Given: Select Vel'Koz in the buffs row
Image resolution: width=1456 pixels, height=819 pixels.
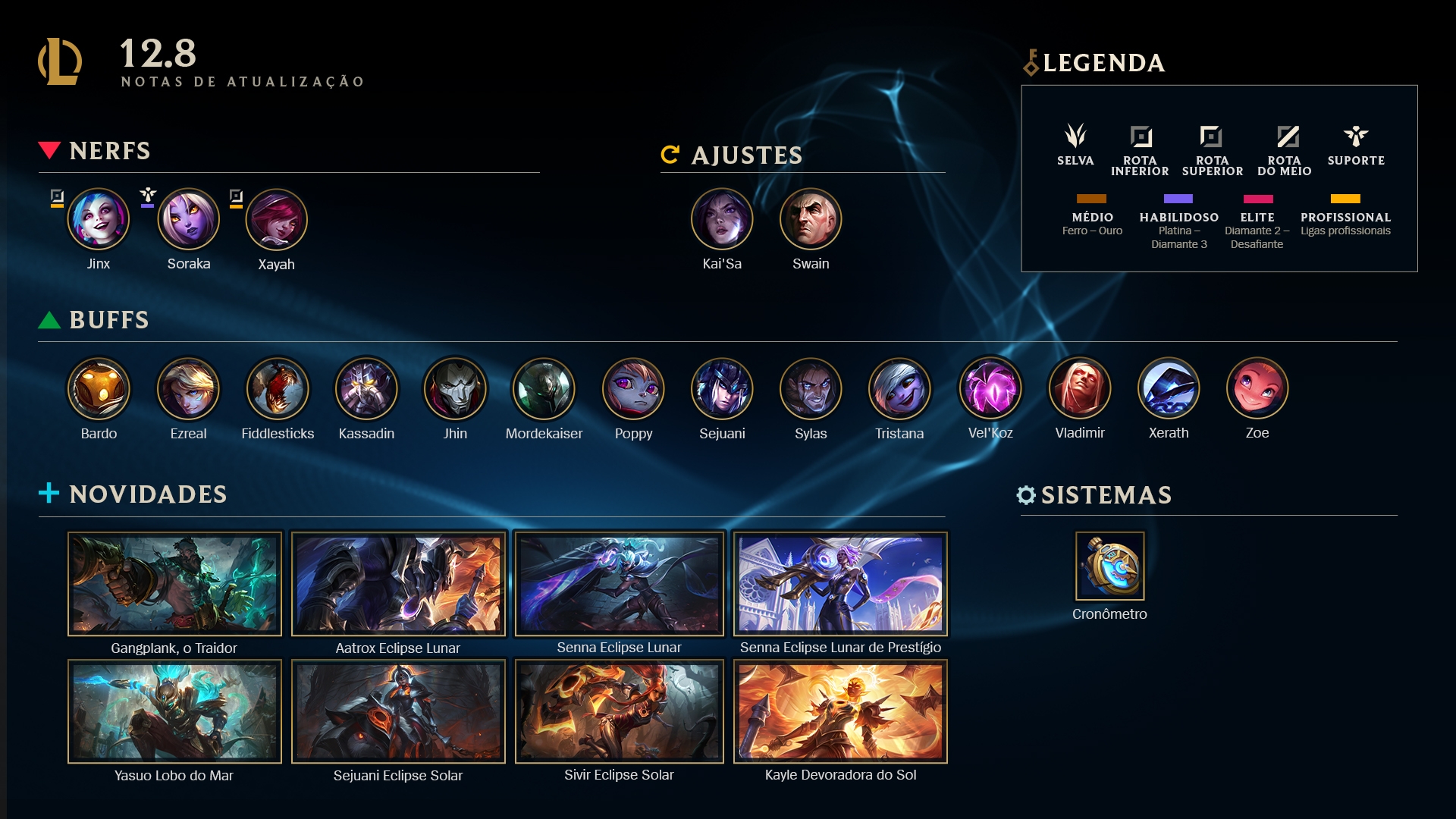Looking at the screenshot, I should point(990,389).
